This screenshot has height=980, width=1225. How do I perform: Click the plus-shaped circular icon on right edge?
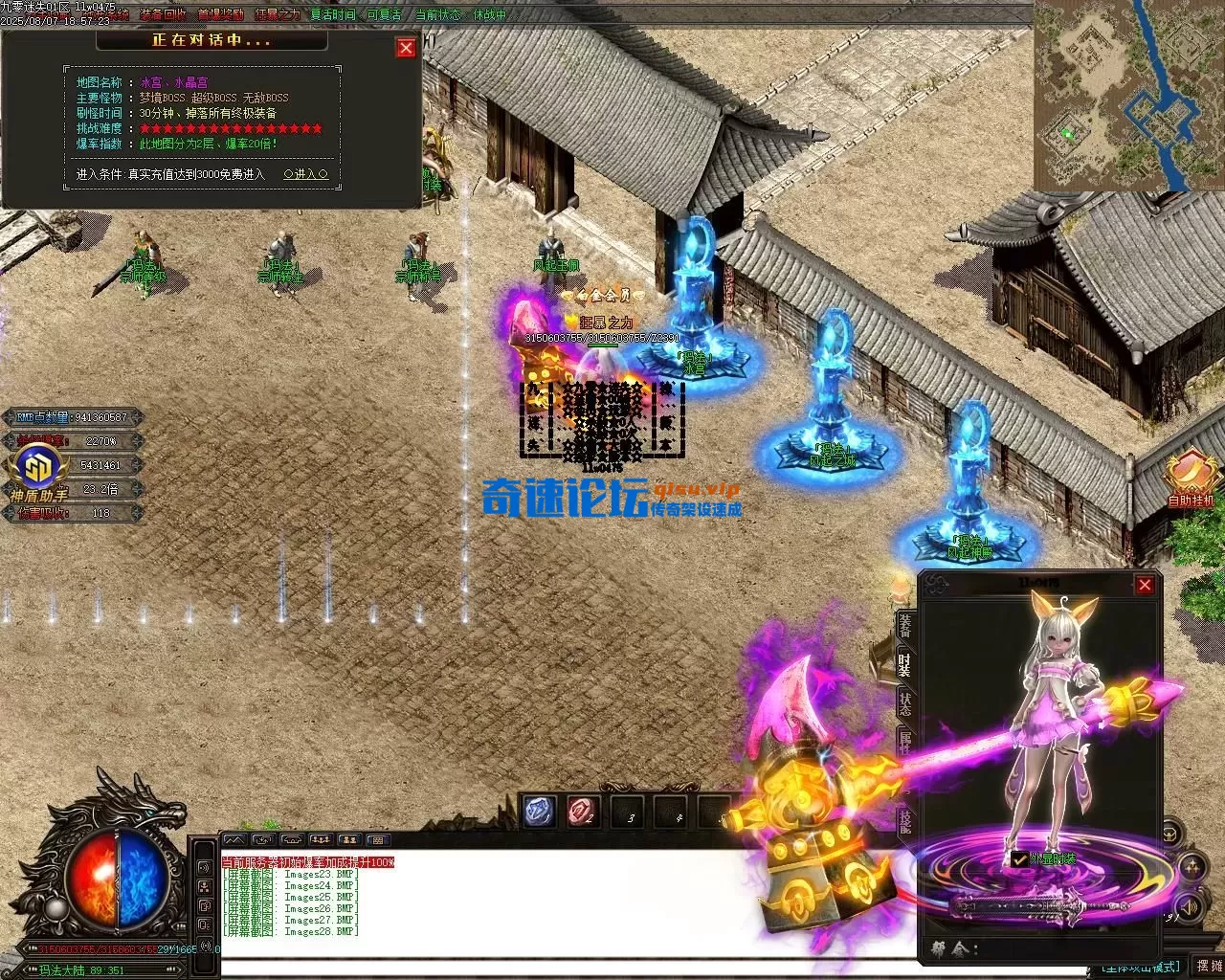(x=1191, y=866)
